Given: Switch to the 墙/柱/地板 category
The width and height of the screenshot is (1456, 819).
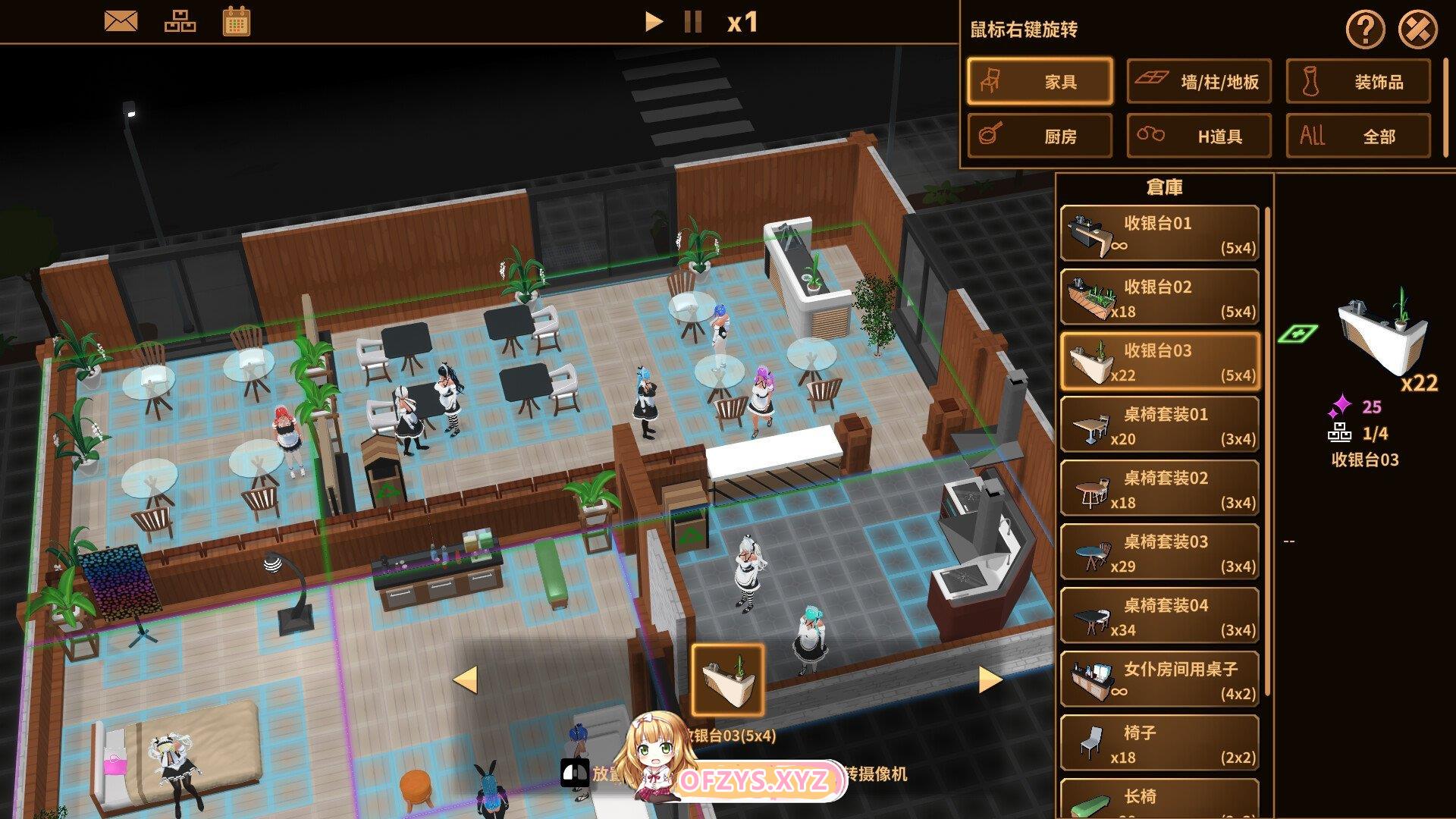Looking at the screenshot, I should pos(1199,81).
